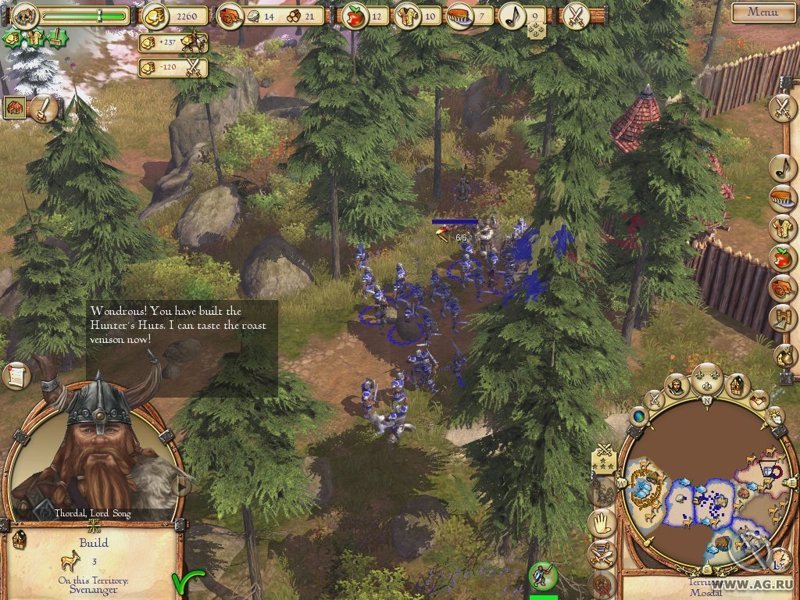Image resolution: width=800 pixels, height=600 pixels.
Task: Click the red apple food icon in top bar
Action: coord(354,15)
